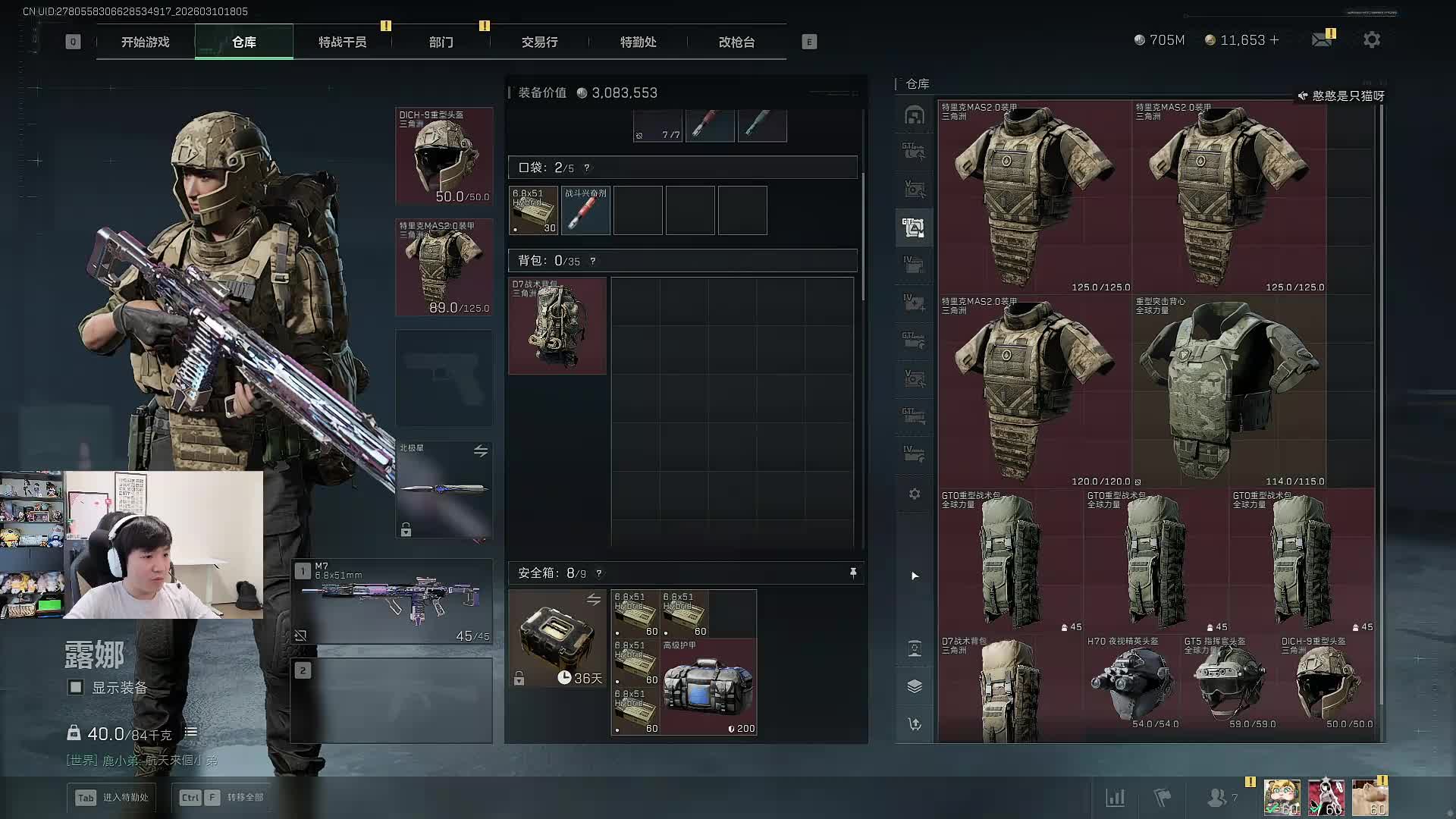
Task: Switch to the 改枪台 gunsmith tab
Action: (x=736, y=42)
